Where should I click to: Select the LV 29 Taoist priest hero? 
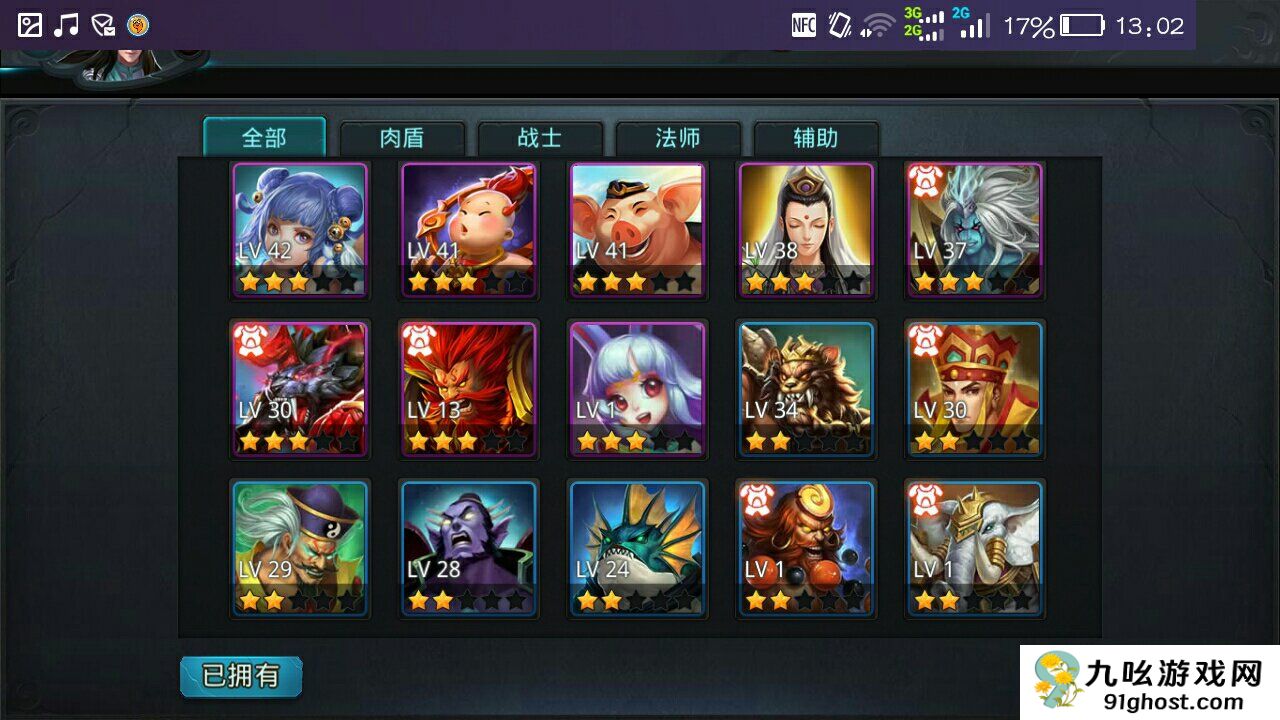[x=300, y=548]
